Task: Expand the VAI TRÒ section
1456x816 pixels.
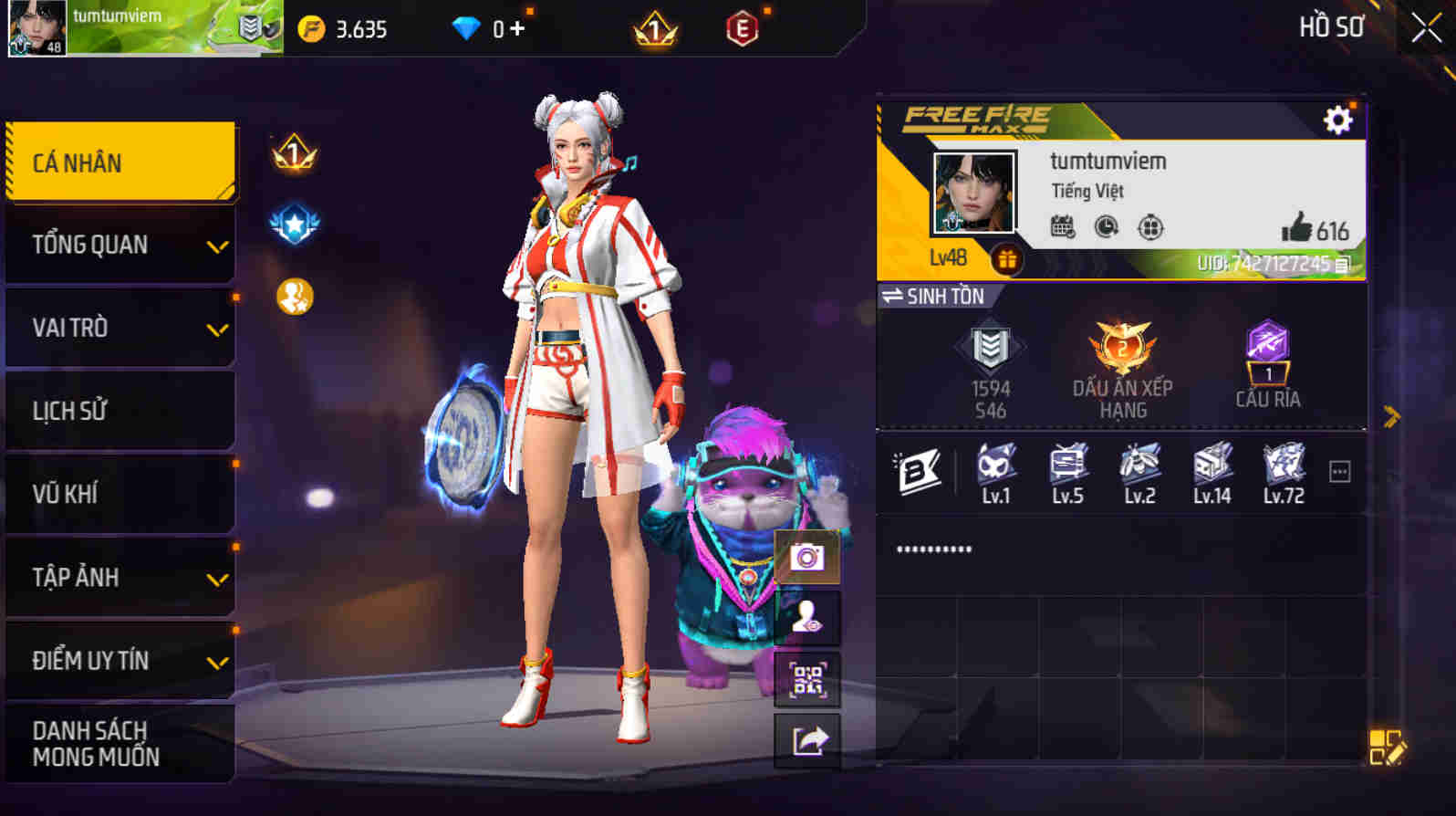Action: tap(120, 327)
